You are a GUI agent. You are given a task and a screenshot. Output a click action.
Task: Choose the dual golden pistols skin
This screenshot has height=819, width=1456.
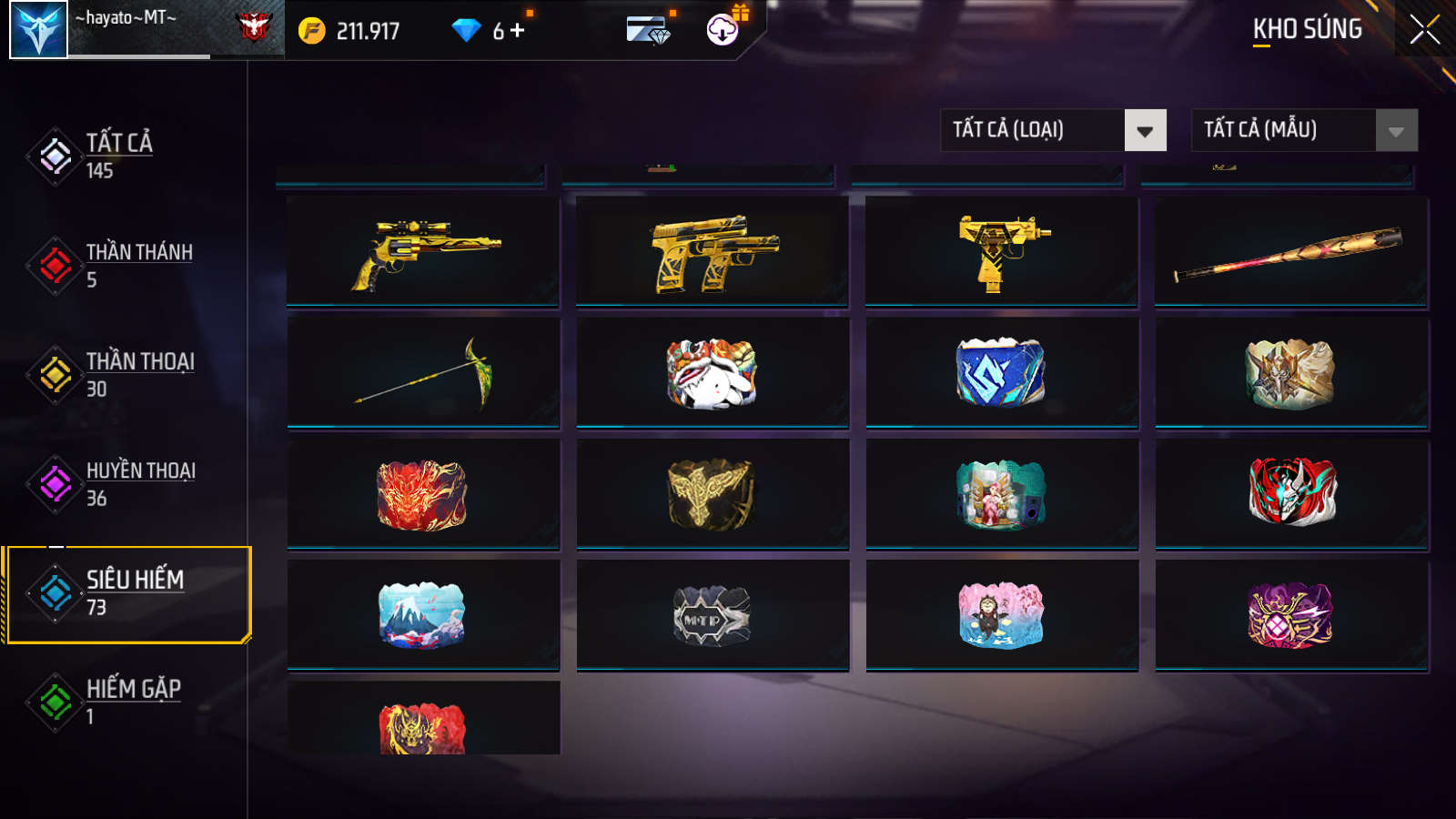pyautogui.click(x=713, y=252)
